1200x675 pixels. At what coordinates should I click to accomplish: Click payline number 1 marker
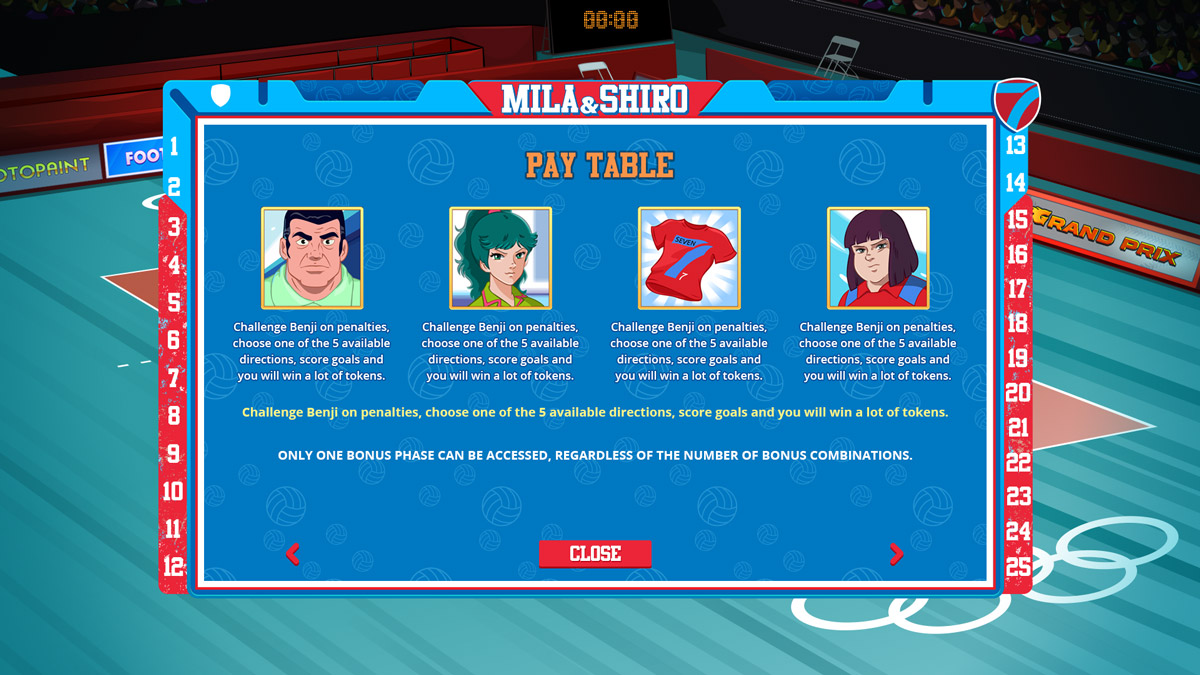174,147
